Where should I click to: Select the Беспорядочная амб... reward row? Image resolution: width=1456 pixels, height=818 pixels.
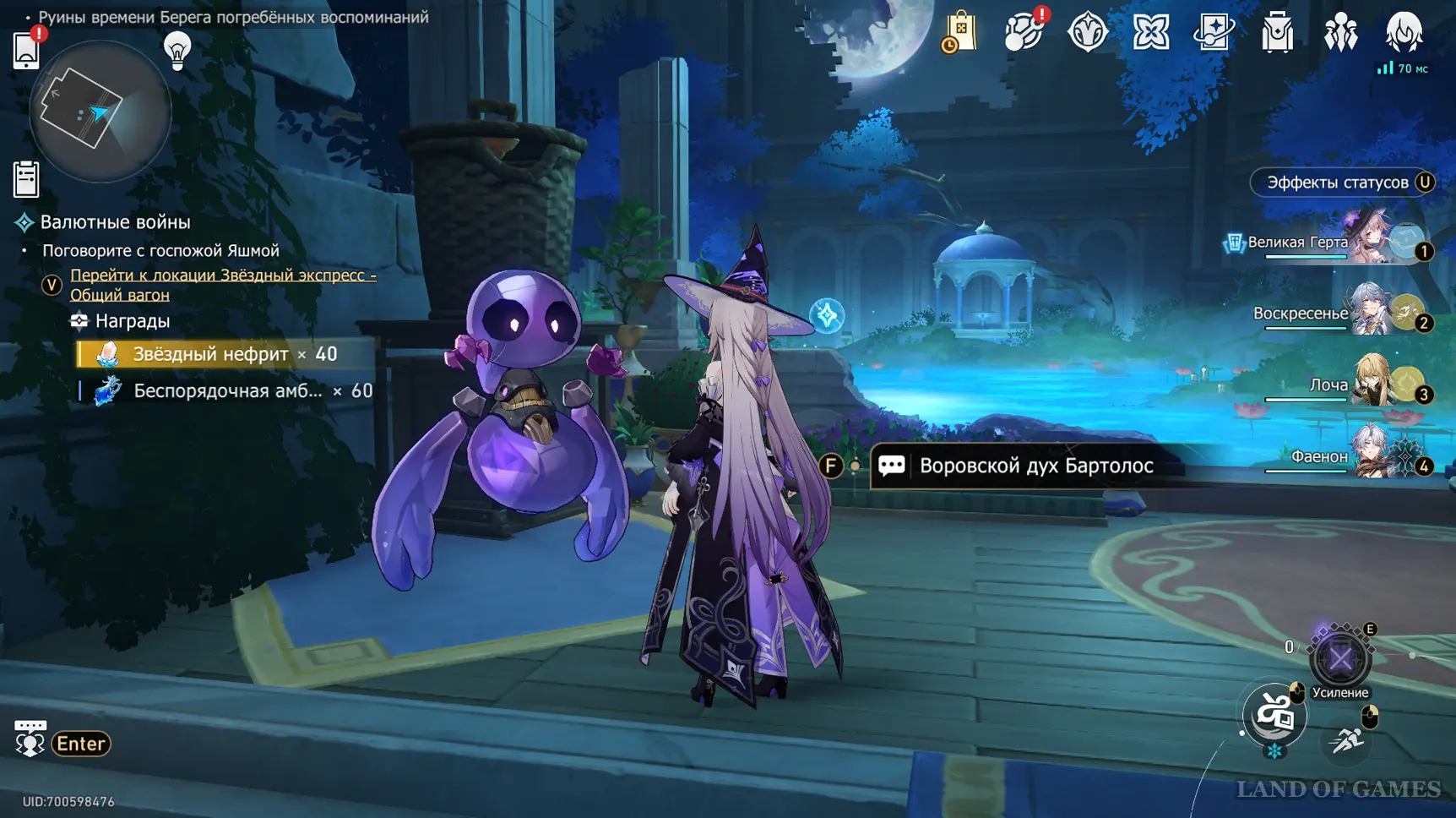(226, 391)
